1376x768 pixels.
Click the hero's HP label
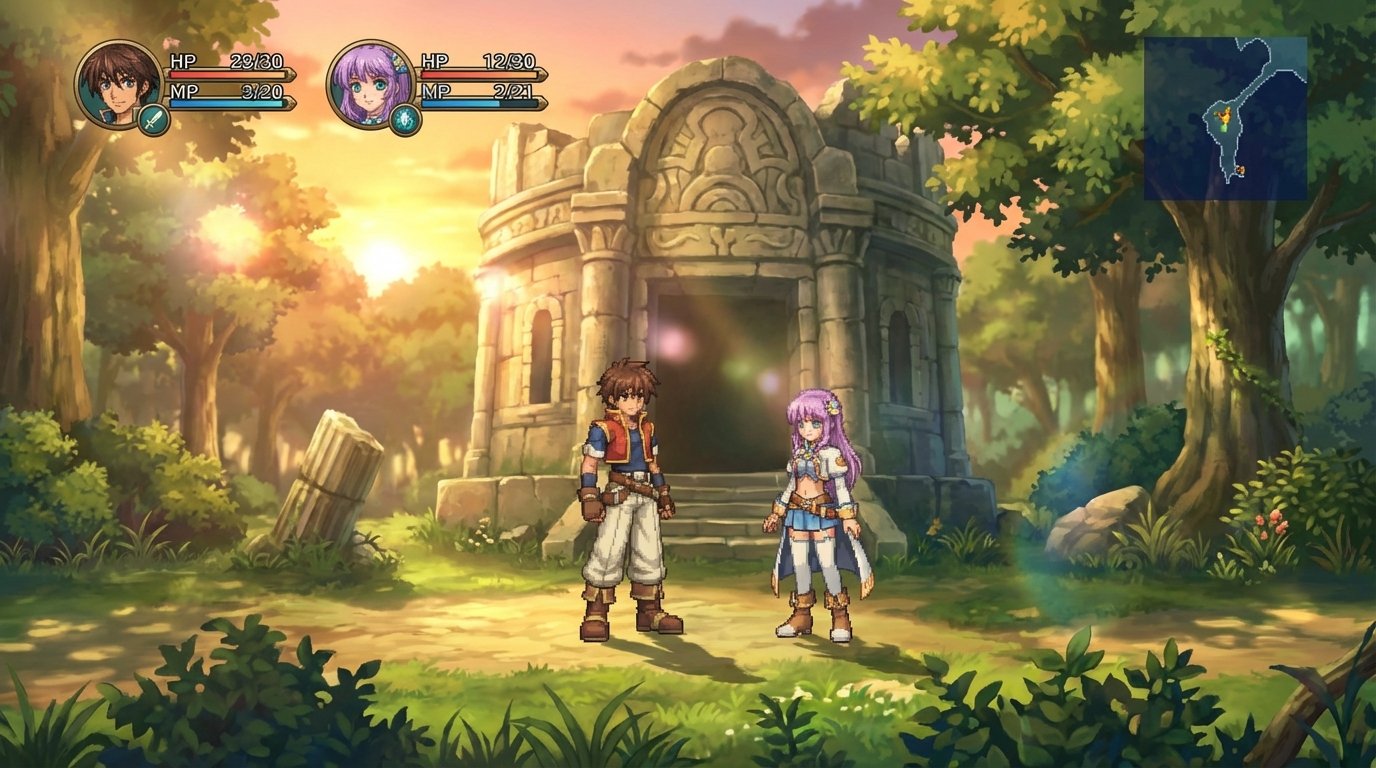click(x=184, y=62)
